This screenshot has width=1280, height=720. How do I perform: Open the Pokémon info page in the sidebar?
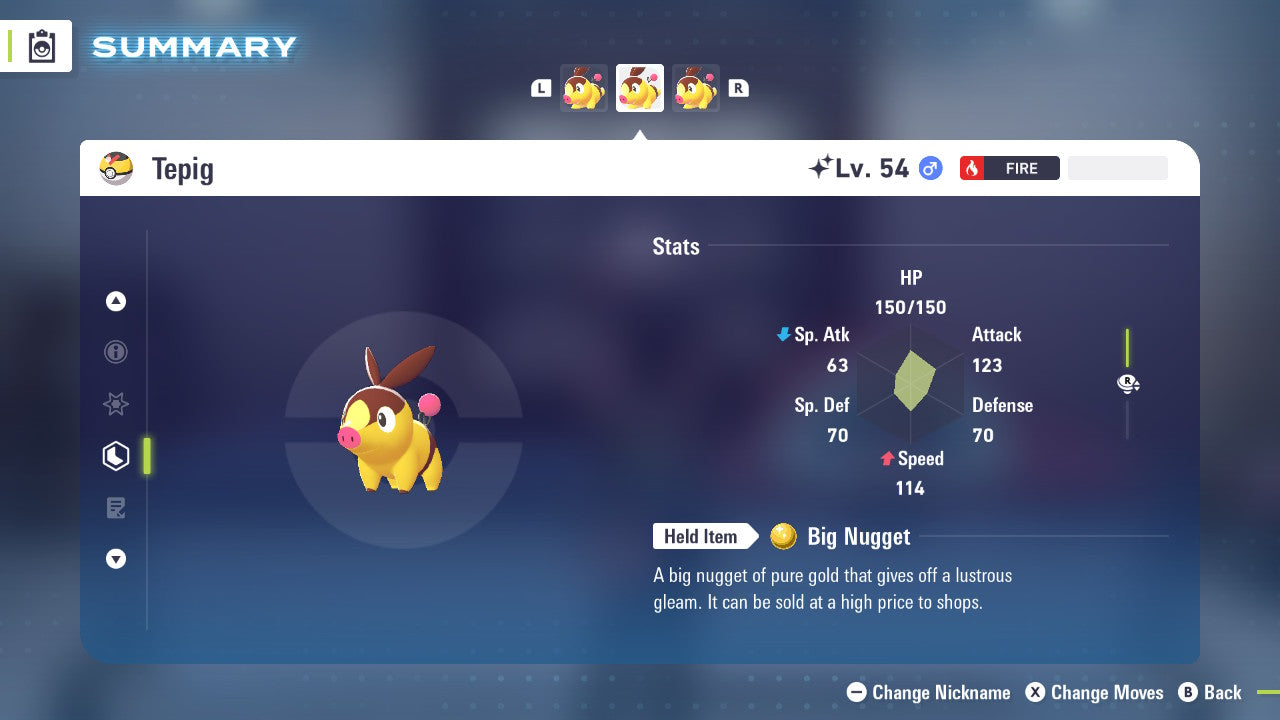click(115, 352)
